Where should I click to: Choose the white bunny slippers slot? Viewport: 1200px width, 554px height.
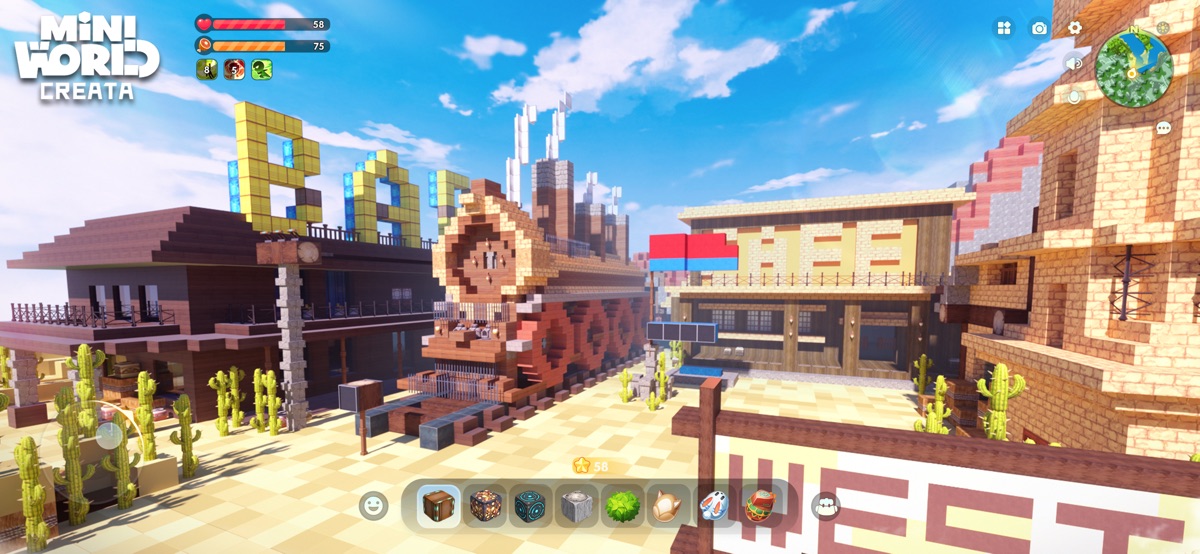pyautogui.click(x=713, y=506)
